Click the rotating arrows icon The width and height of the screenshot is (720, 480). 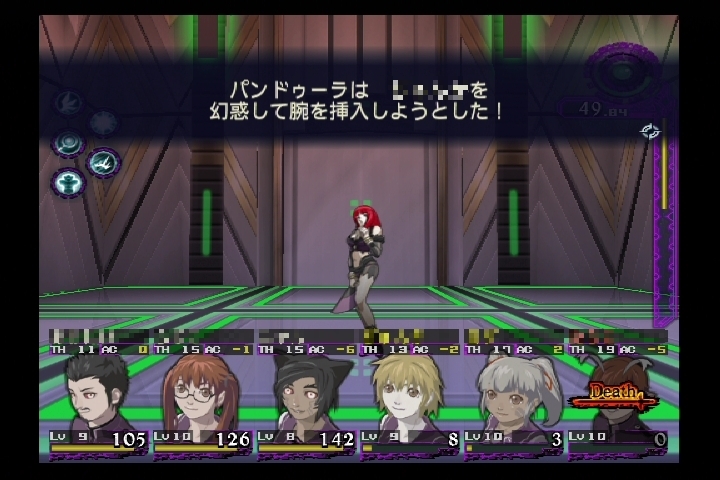[x=650, y=131]
